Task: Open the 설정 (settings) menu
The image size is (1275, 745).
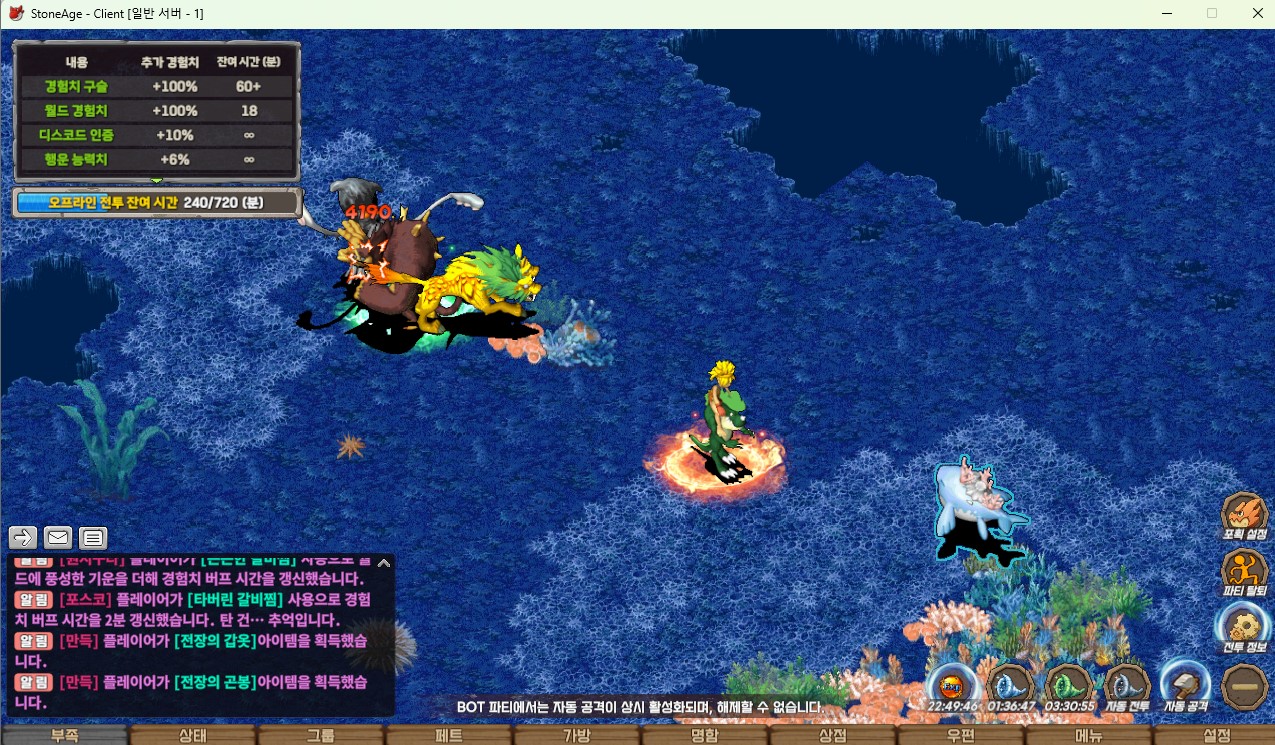Action: click(x=1217, y=736)
